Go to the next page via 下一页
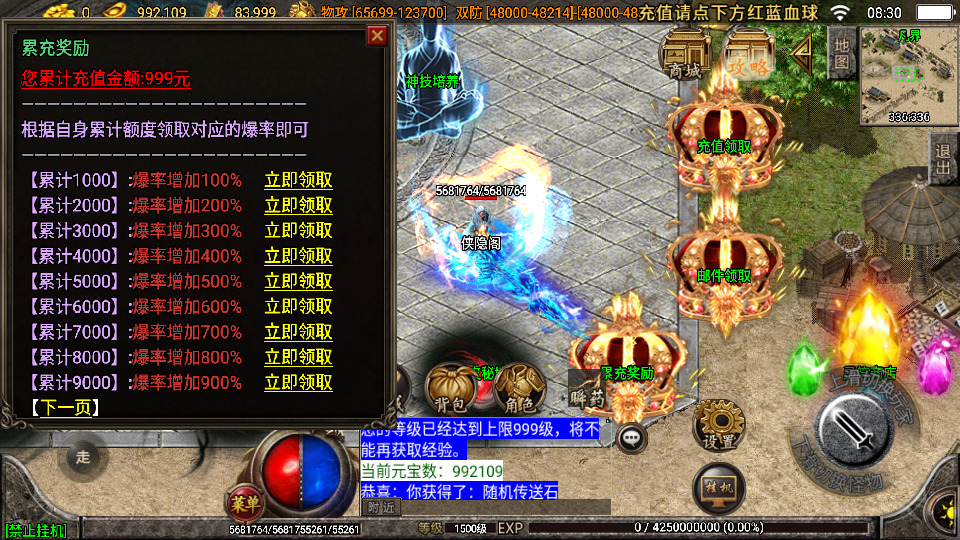This screenshot has width=960, height=540. point(65,408)
